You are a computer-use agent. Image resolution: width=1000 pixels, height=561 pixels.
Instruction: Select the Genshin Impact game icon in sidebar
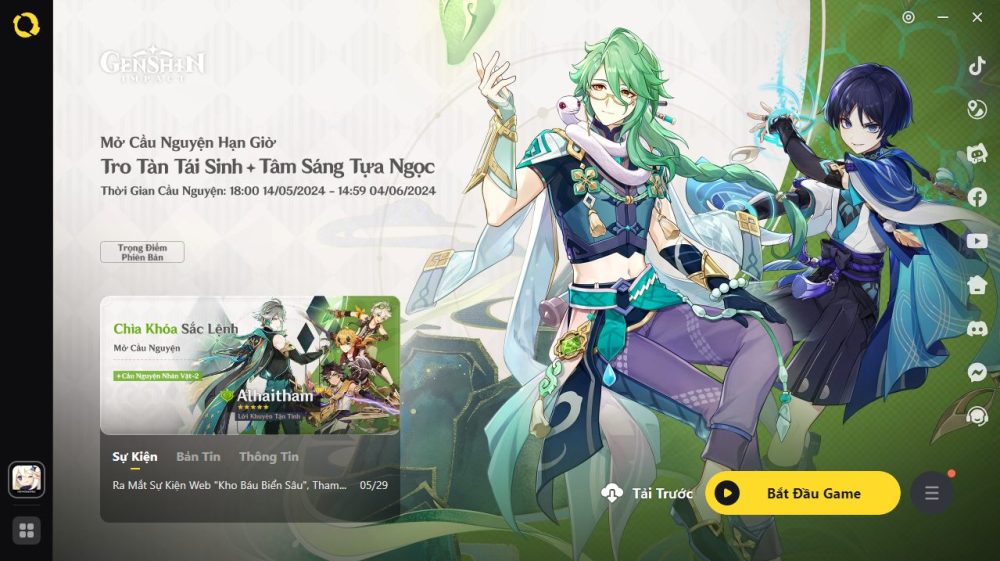[26, 478]
